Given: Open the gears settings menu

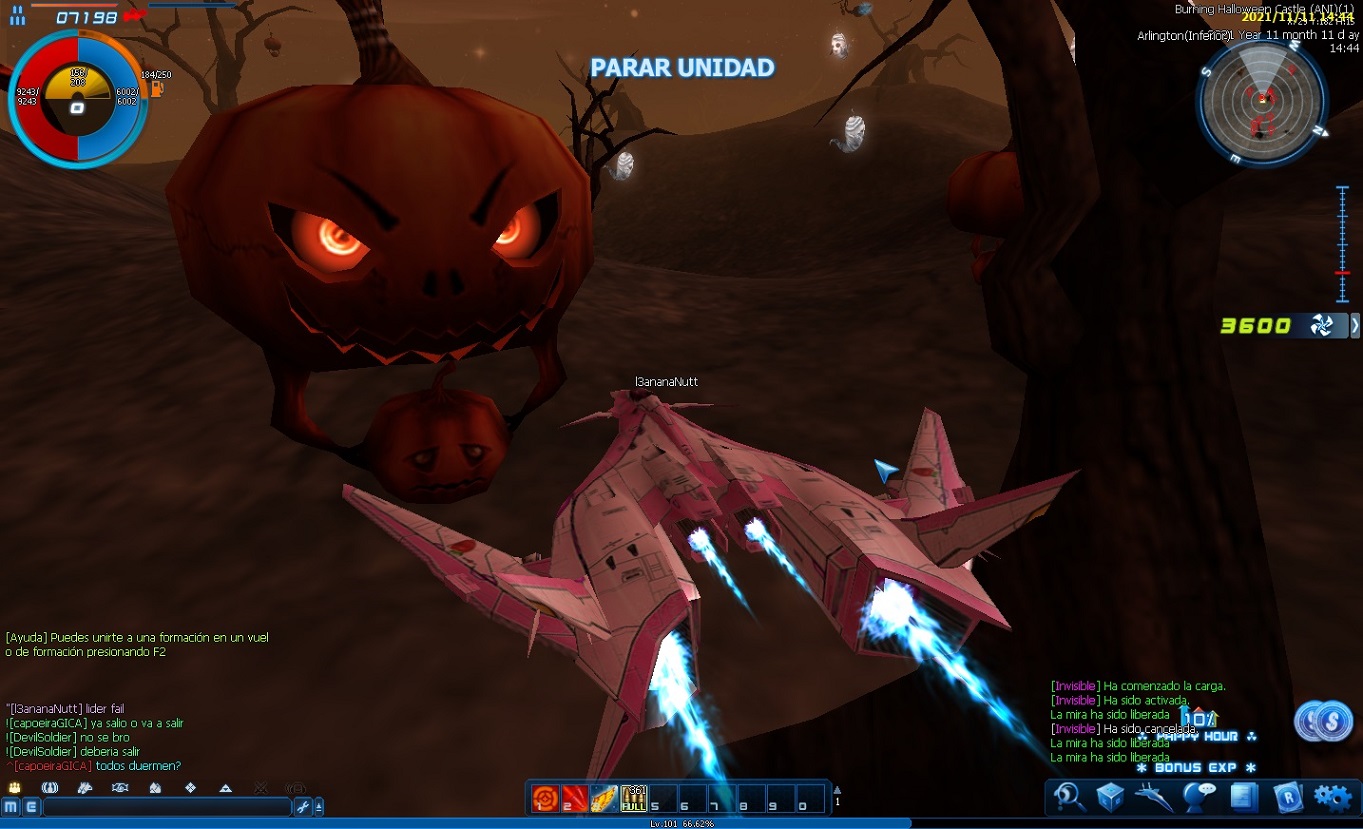Looking at the screenshot, I should pyautogui.click(x=1333, y=797).
